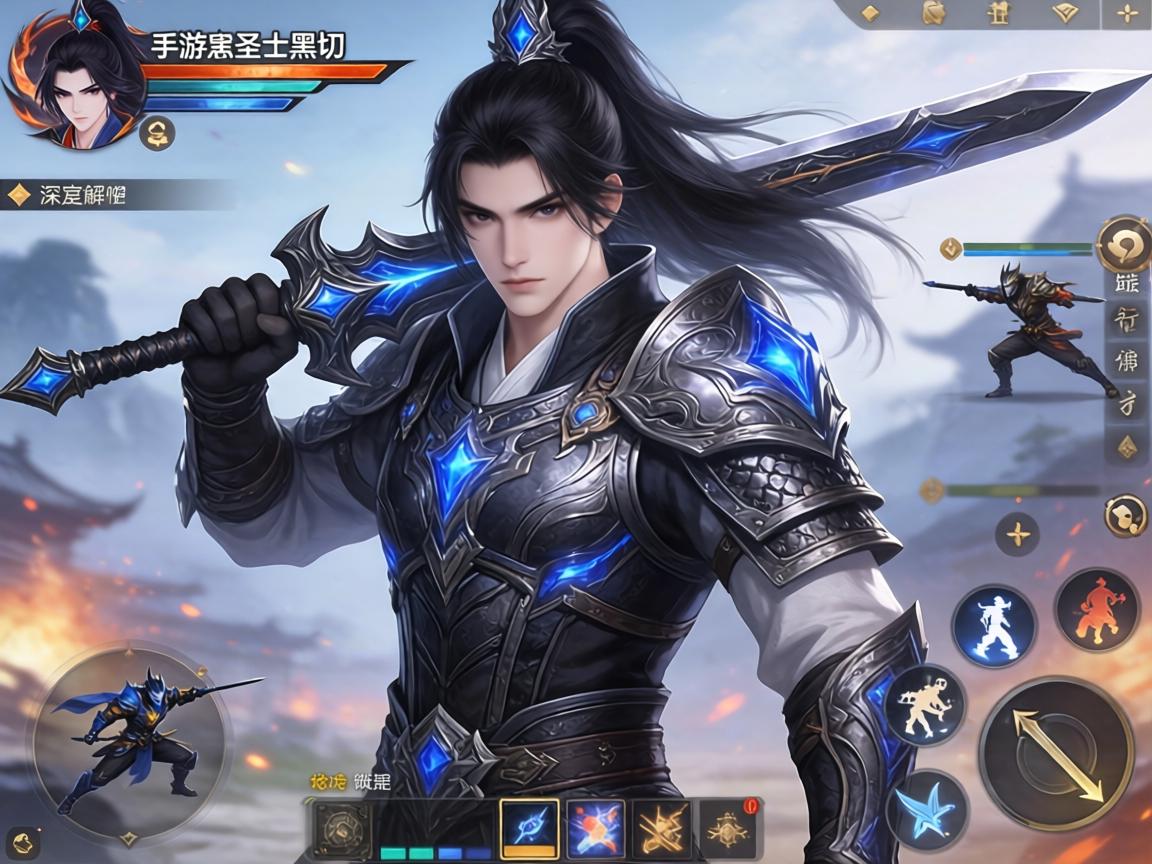The height and width of the screenshot is (864, 1152).
Task: Trigger the white crouching fighter skill
Action: click(x=925, y=704)
